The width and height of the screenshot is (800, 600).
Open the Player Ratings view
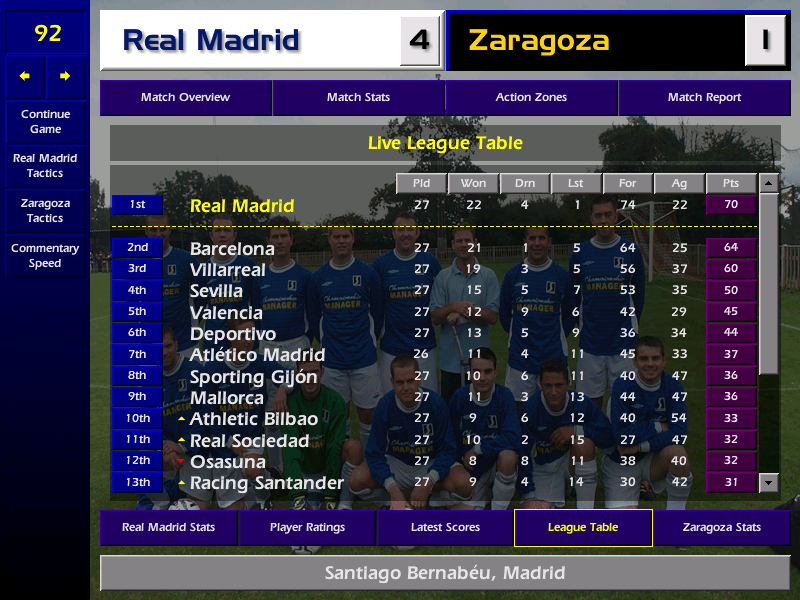[307, 527]
